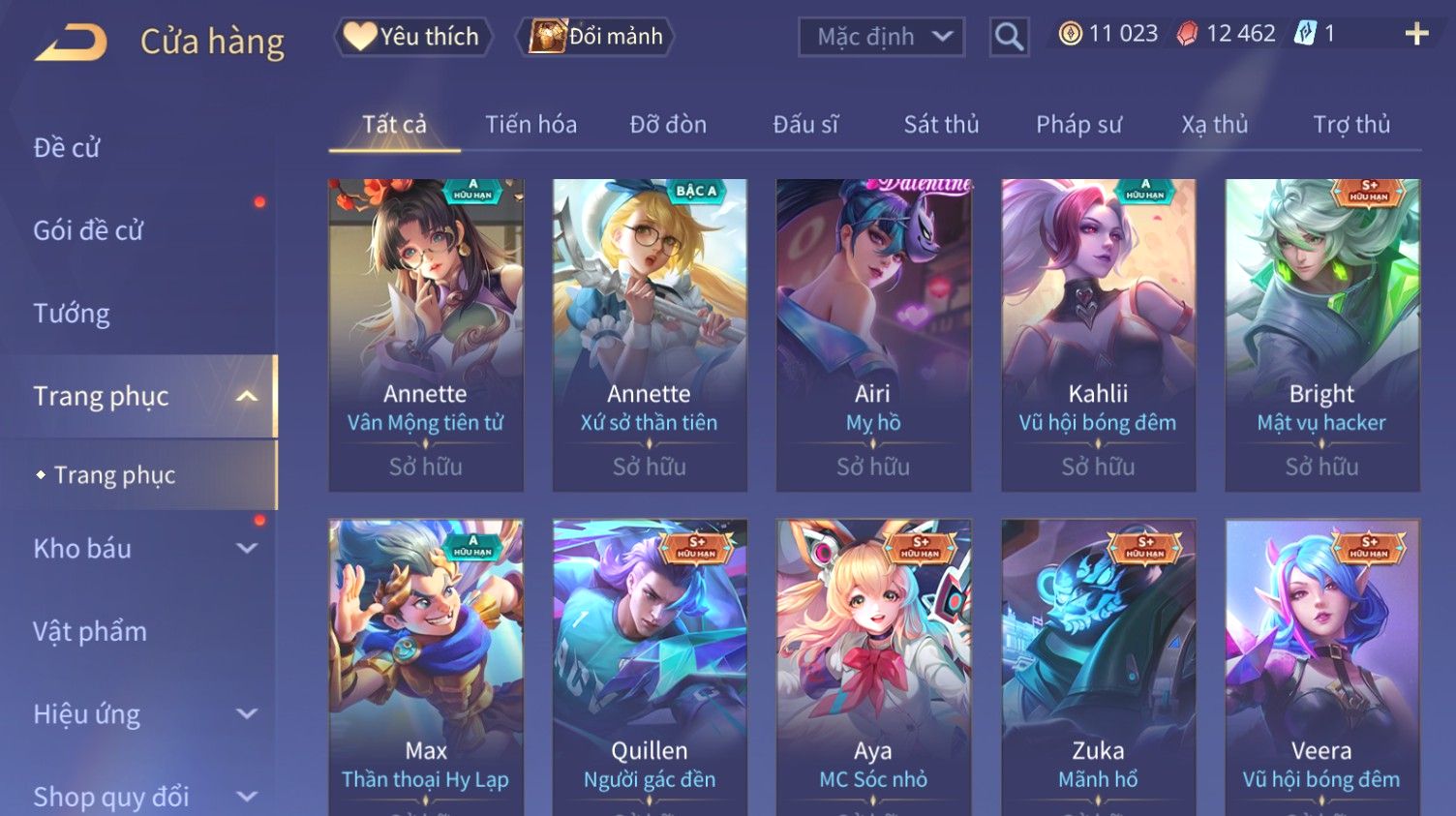Open the Yêu thích favorites list
This screenshot has height=816, width=1456.
click(413, 37)
